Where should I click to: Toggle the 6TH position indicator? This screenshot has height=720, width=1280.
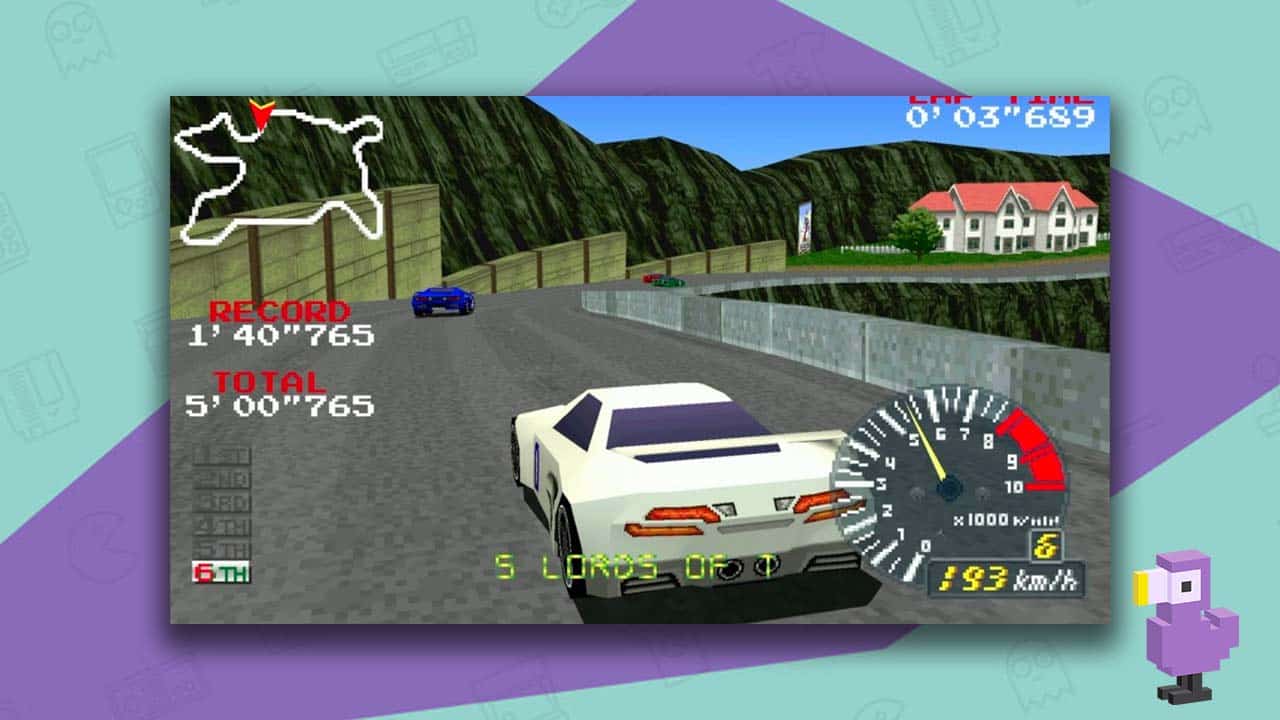pos(221,571)
